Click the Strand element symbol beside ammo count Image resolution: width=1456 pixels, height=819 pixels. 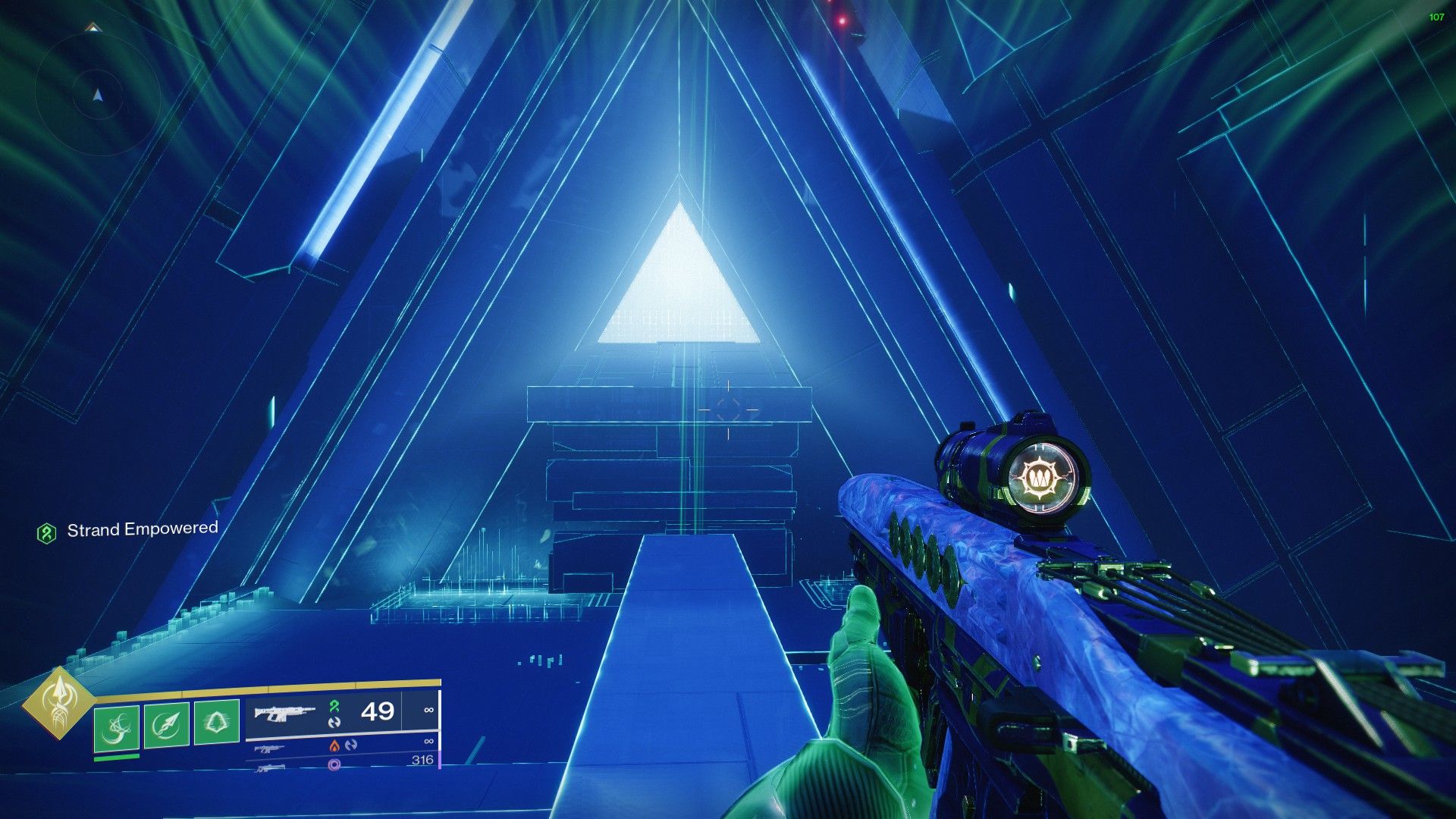point(334,706)
